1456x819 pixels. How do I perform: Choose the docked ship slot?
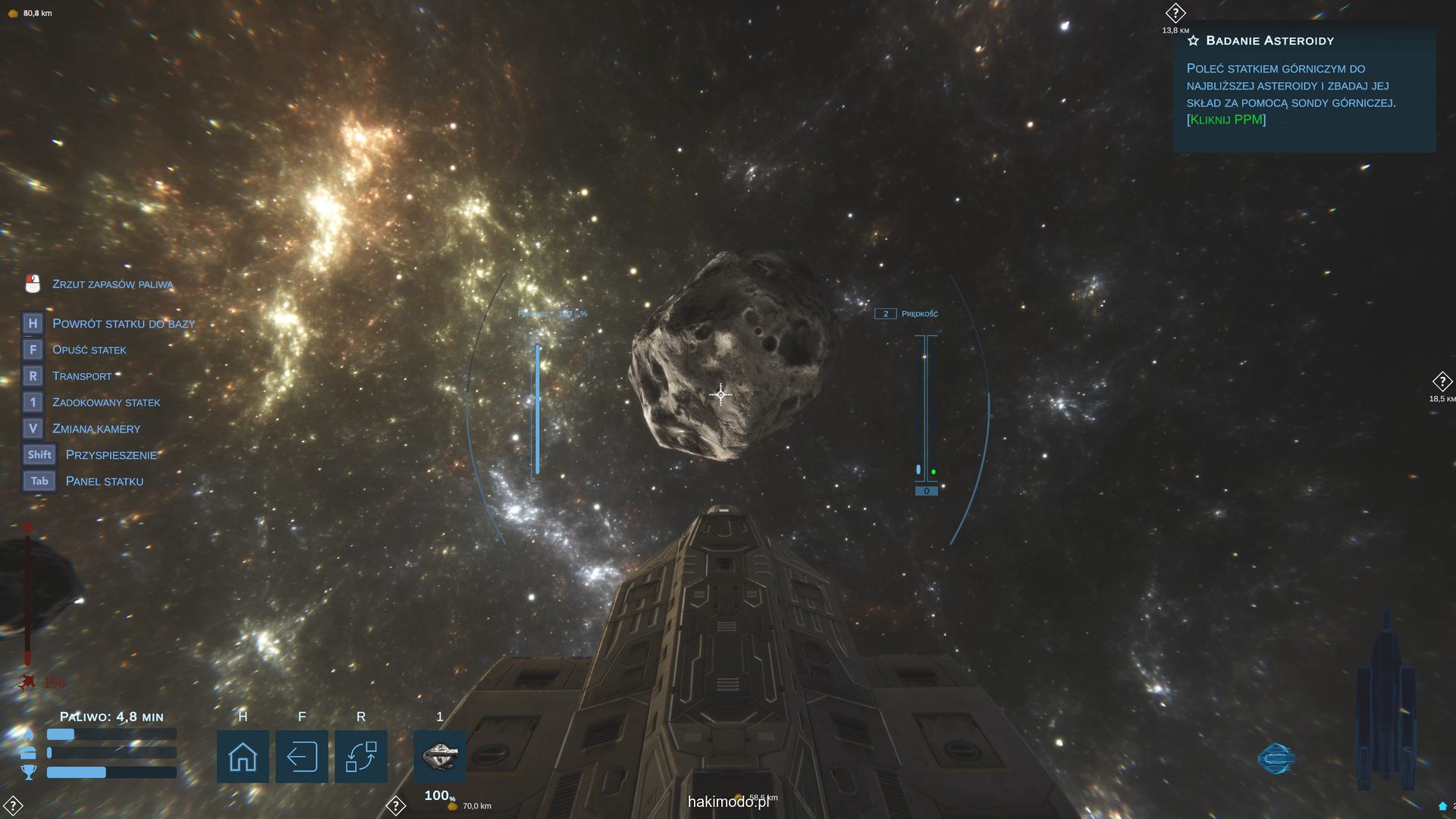(440, 756)
